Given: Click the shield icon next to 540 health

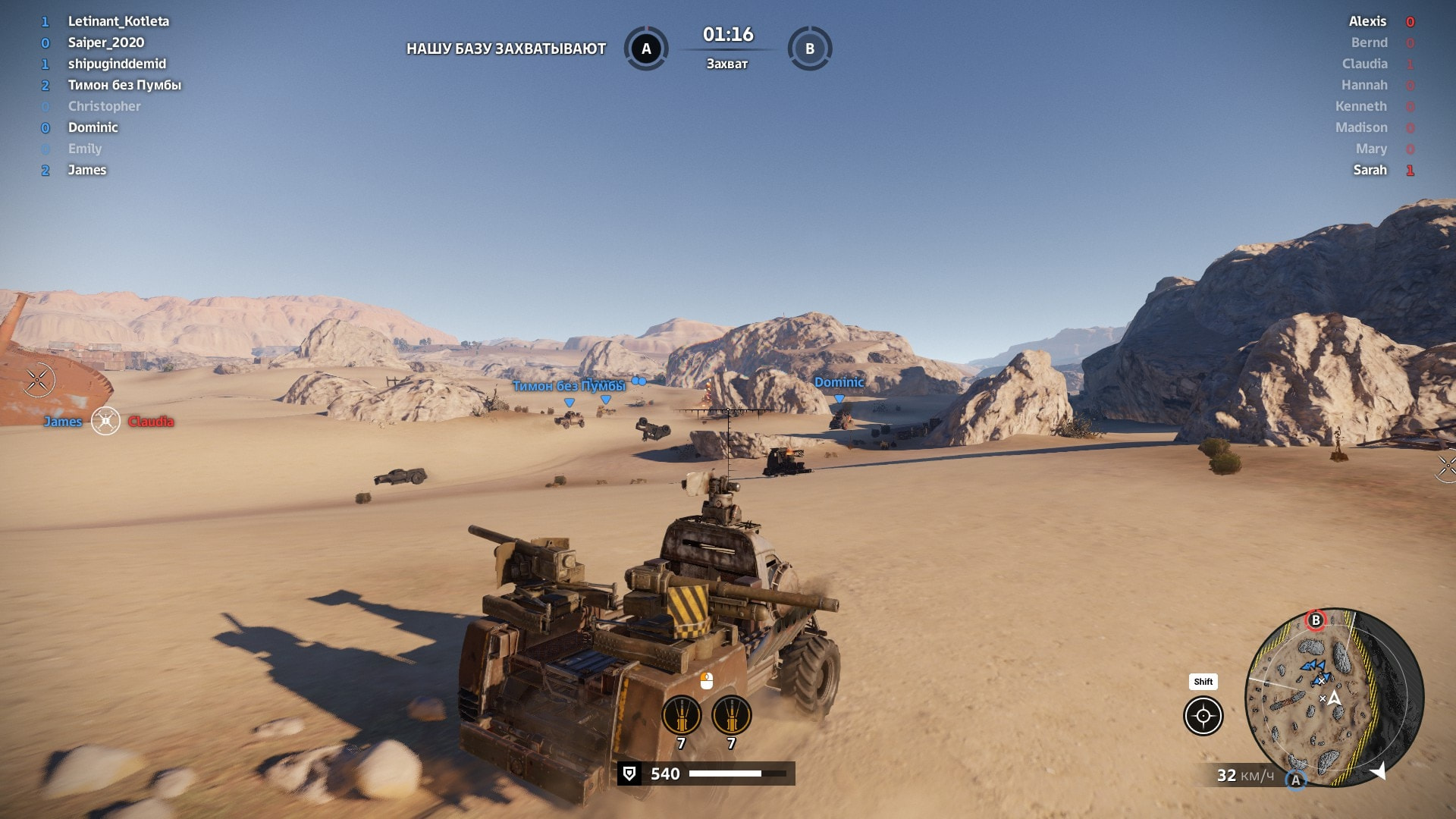Looking at the screenshot, I should pos(629,773).
